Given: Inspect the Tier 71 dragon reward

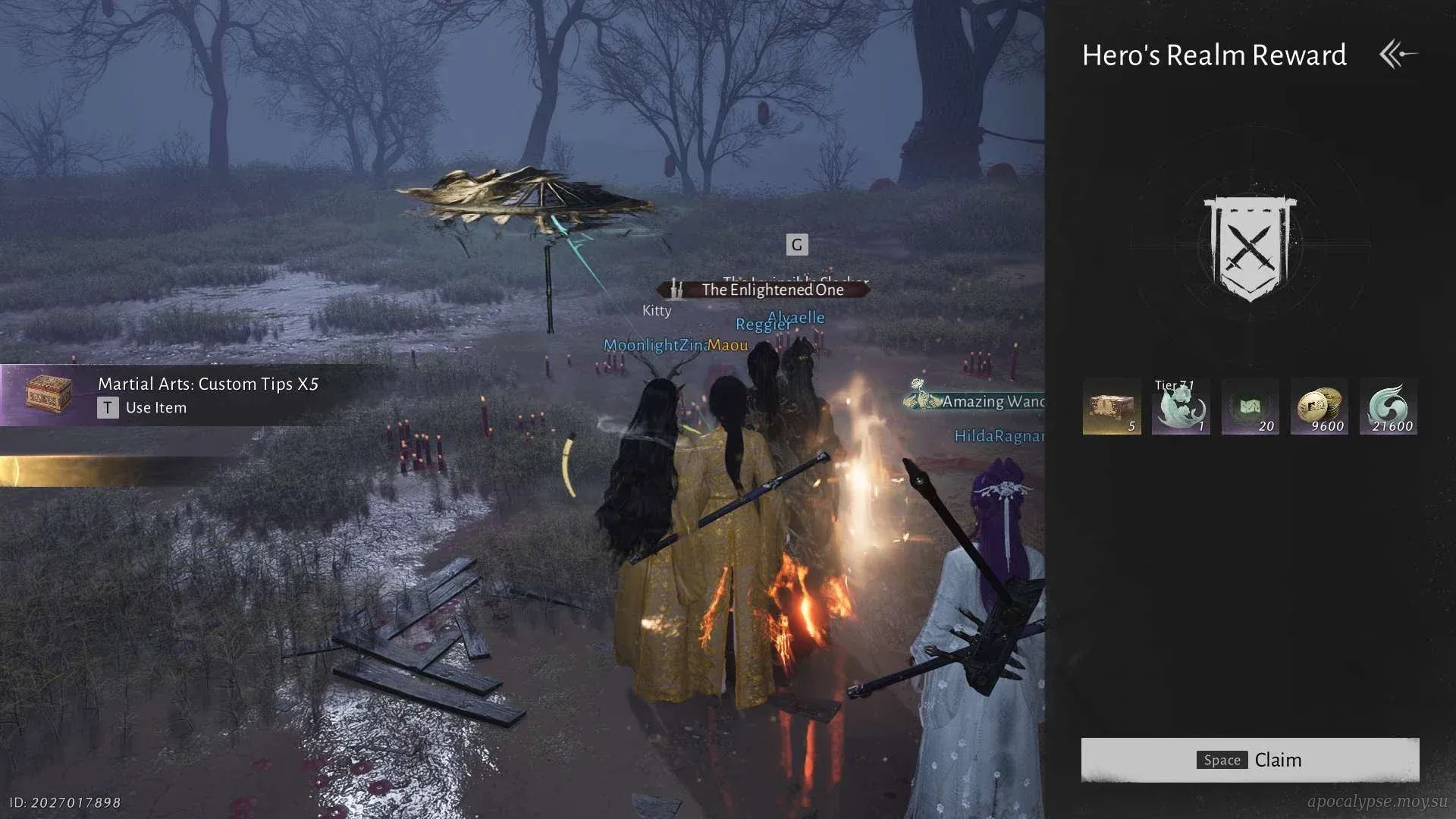Looking at the screenshot, I should tap(1181, 407).
